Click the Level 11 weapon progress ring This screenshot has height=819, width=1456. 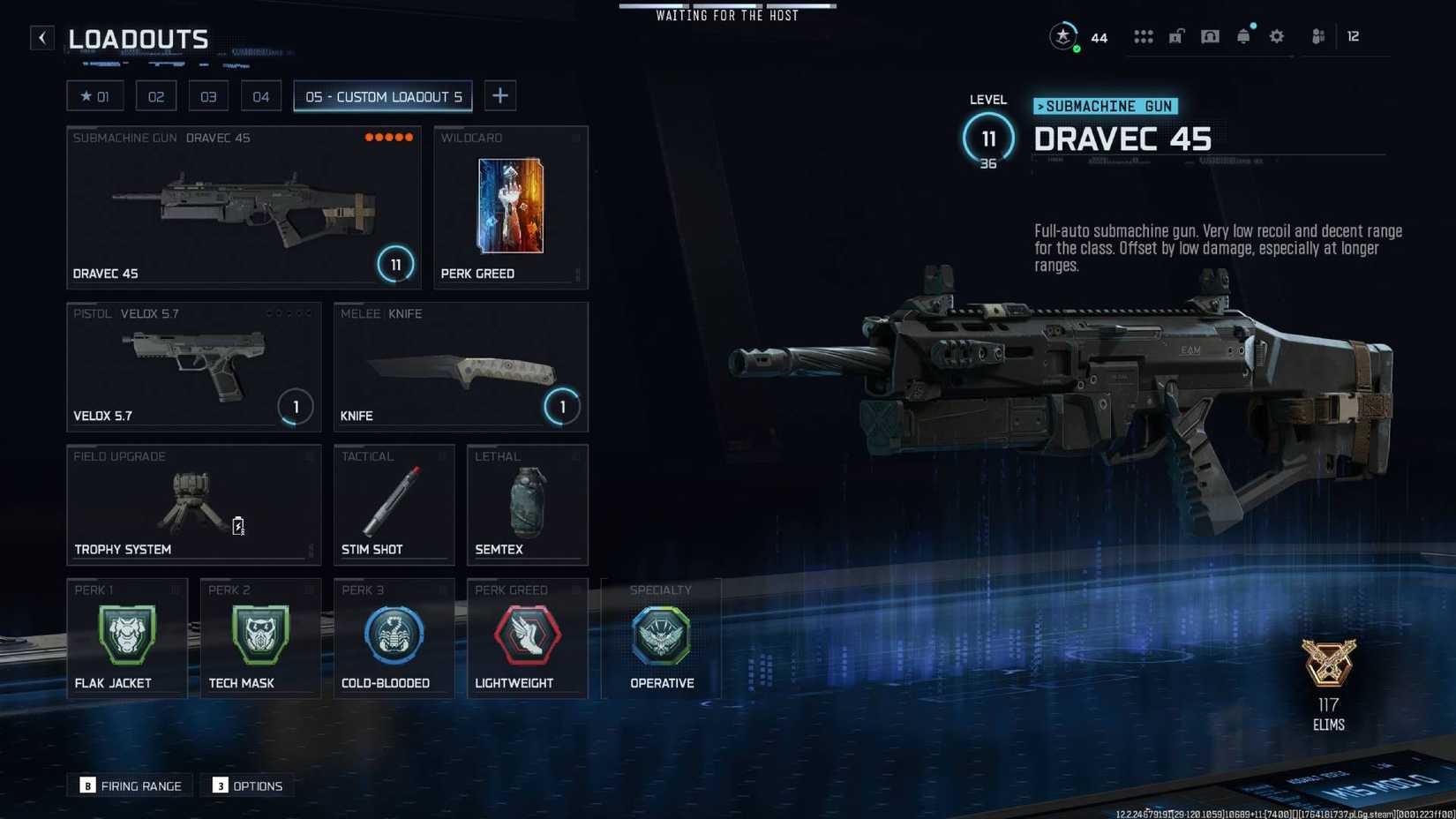coord(988,139)
